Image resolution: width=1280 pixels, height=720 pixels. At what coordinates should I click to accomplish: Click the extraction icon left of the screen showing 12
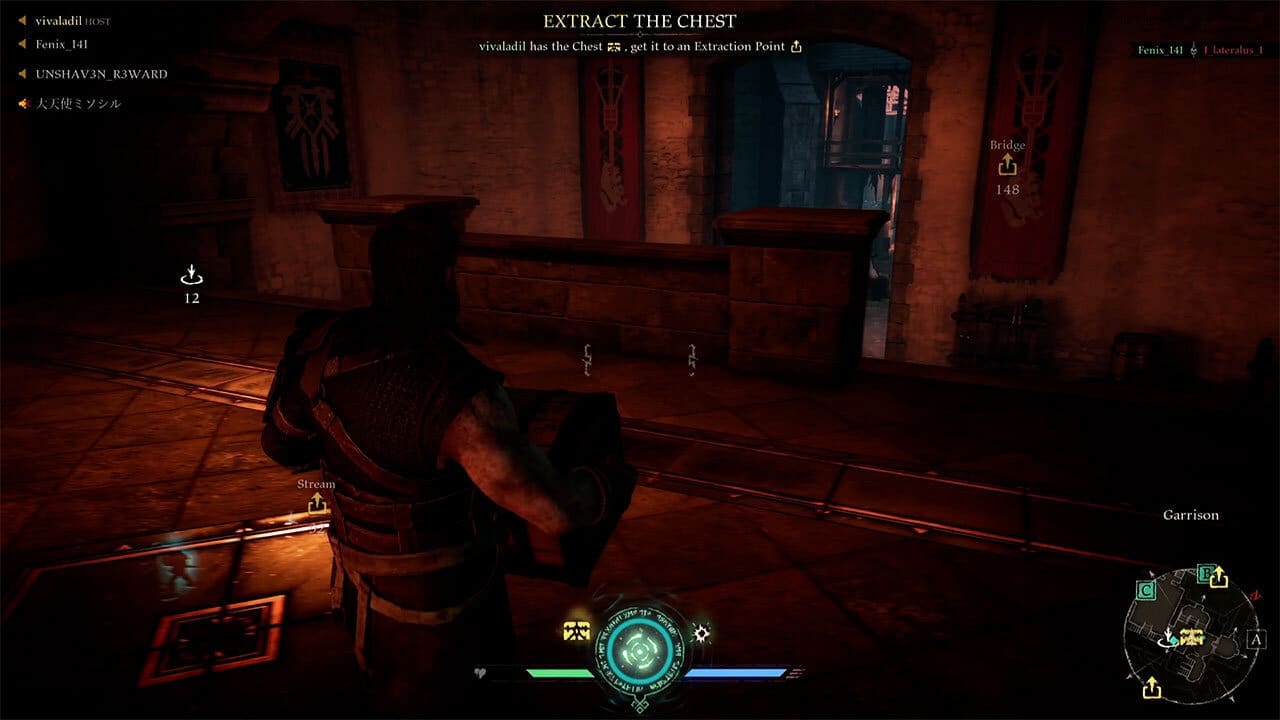(x=190, y=273)
